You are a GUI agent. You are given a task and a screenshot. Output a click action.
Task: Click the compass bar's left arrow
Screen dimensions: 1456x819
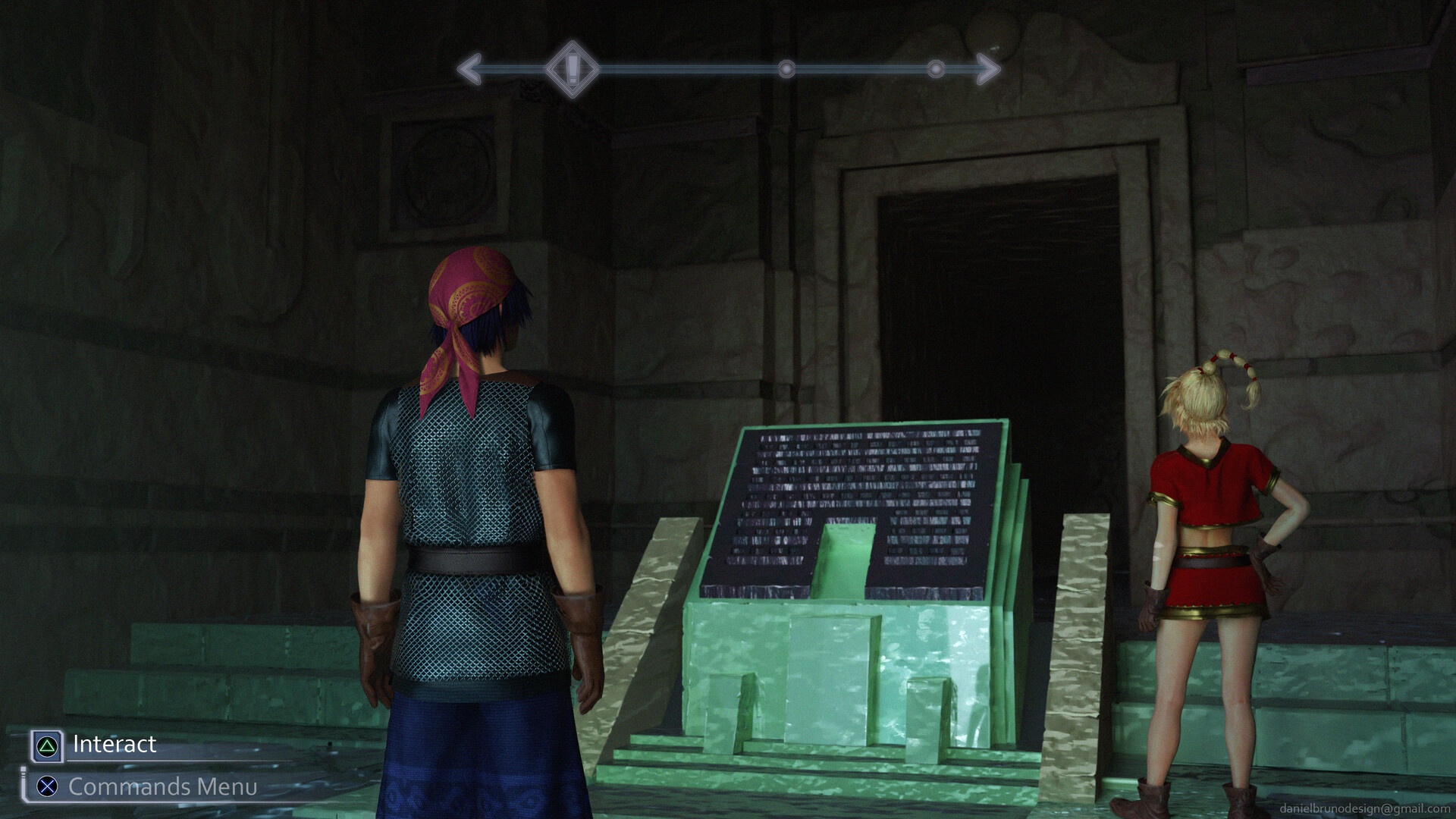(469, 69)
